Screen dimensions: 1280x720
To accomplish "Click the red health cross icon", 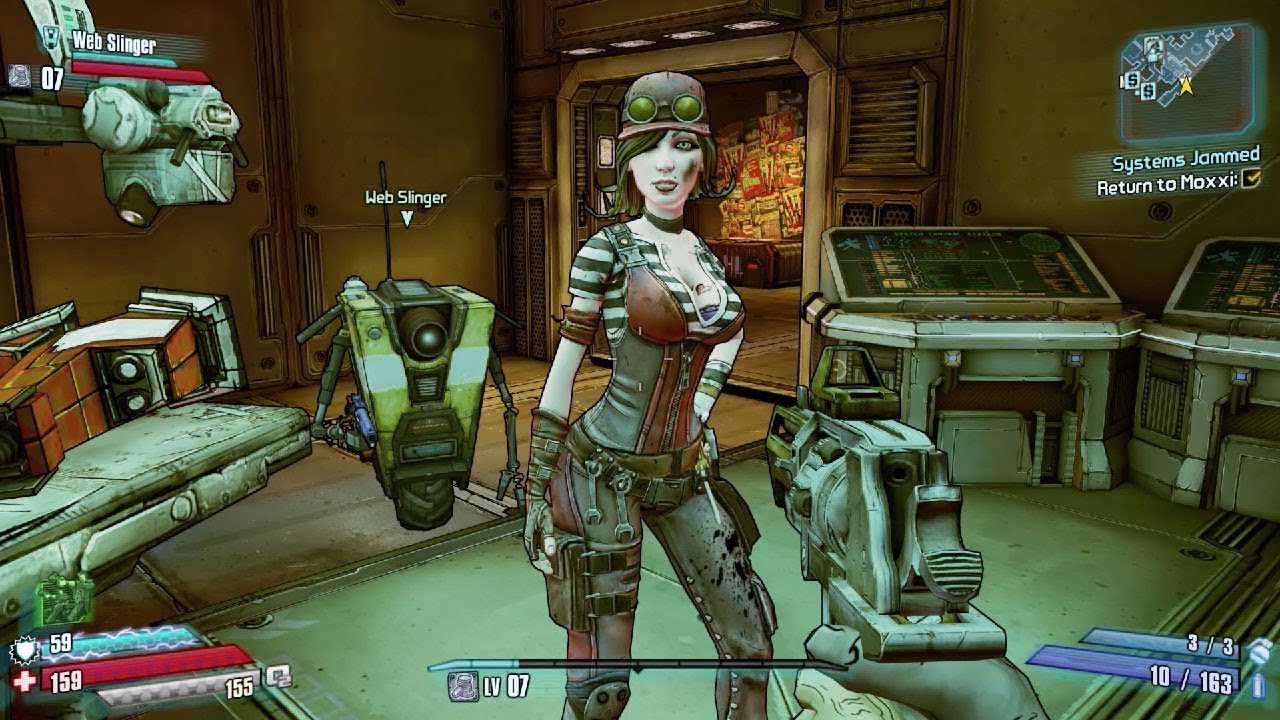I will point(24,682).
